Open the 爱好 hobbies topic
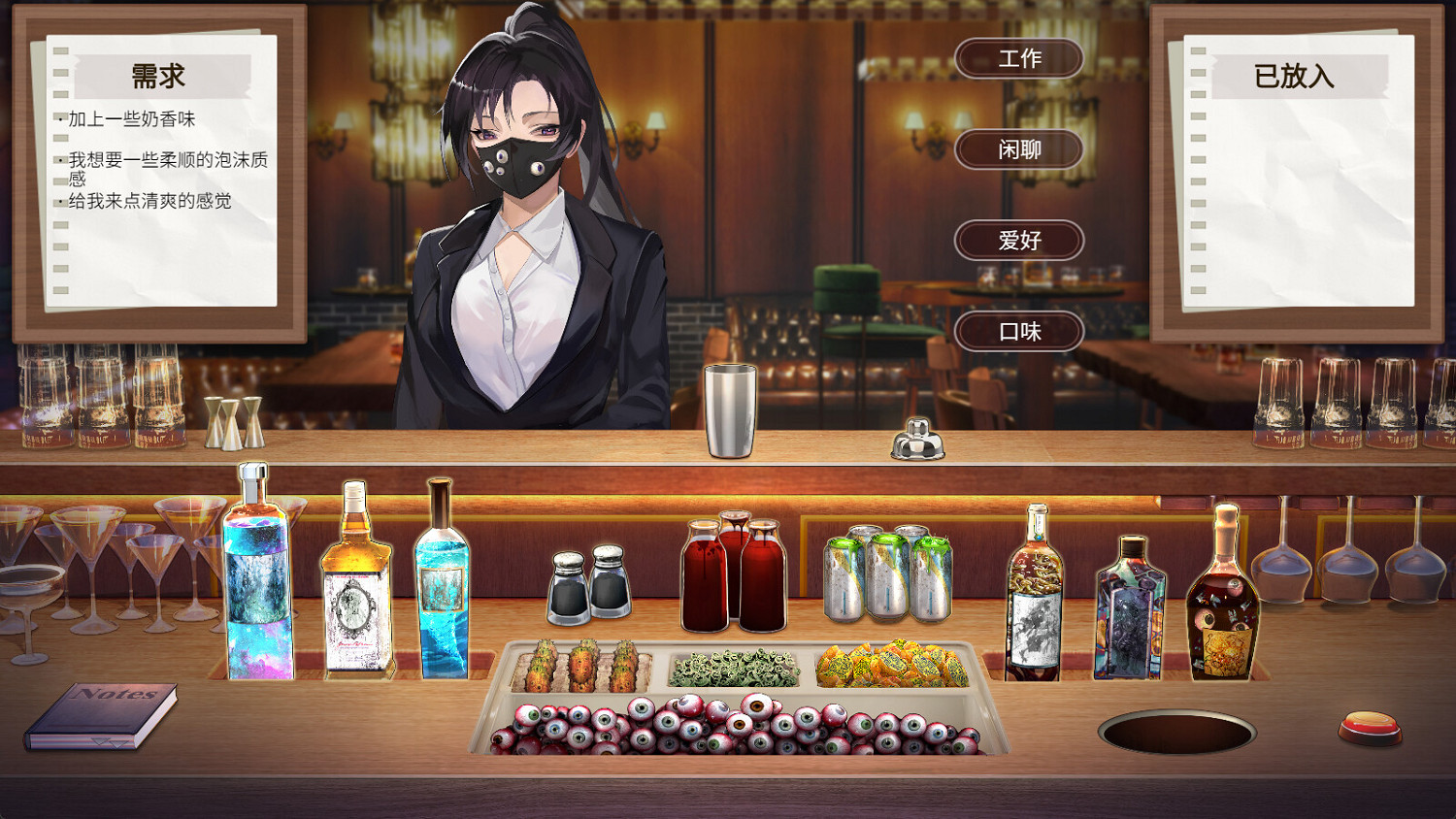The image size is (1456, 819). [1018, 240]
